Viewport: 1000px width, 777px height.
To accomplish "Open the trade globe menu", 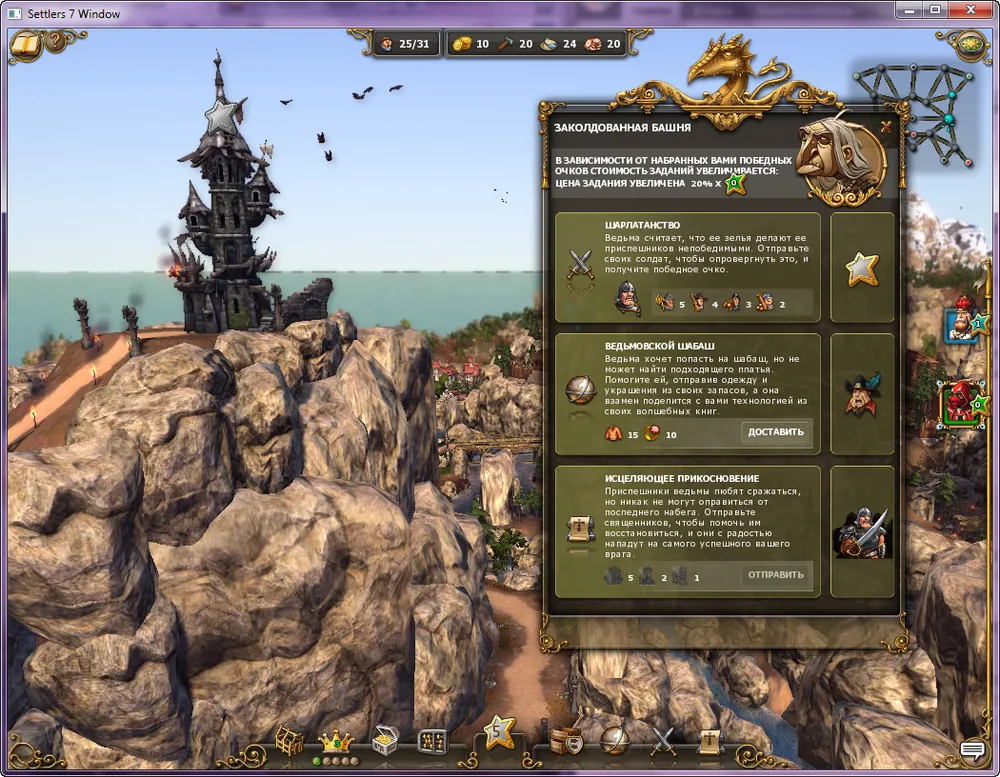I will pyautogui.click(x=614, y=741).
